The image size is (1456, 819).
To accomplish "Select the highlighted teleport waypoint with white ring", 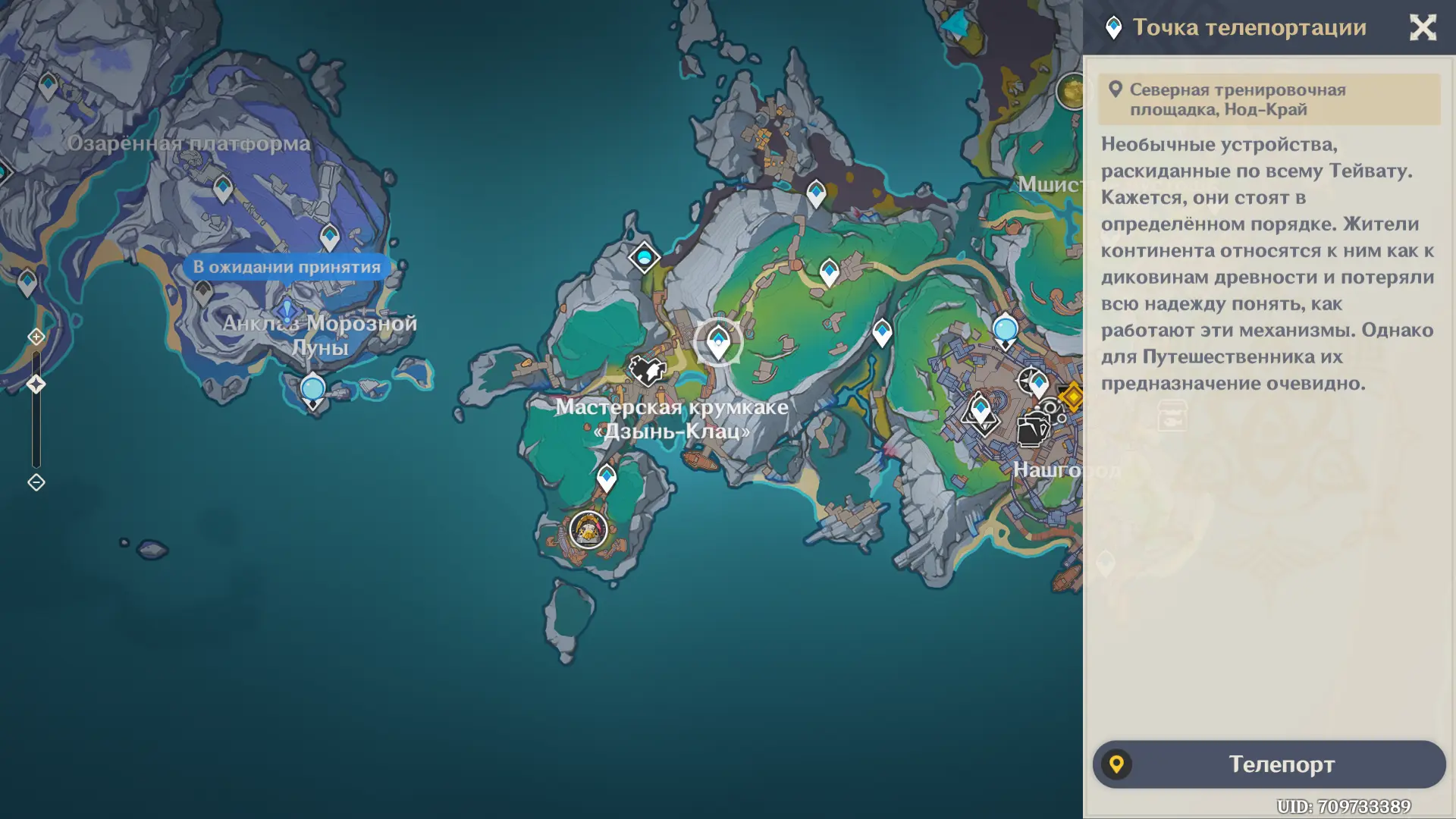I will (x=718, y=342).
